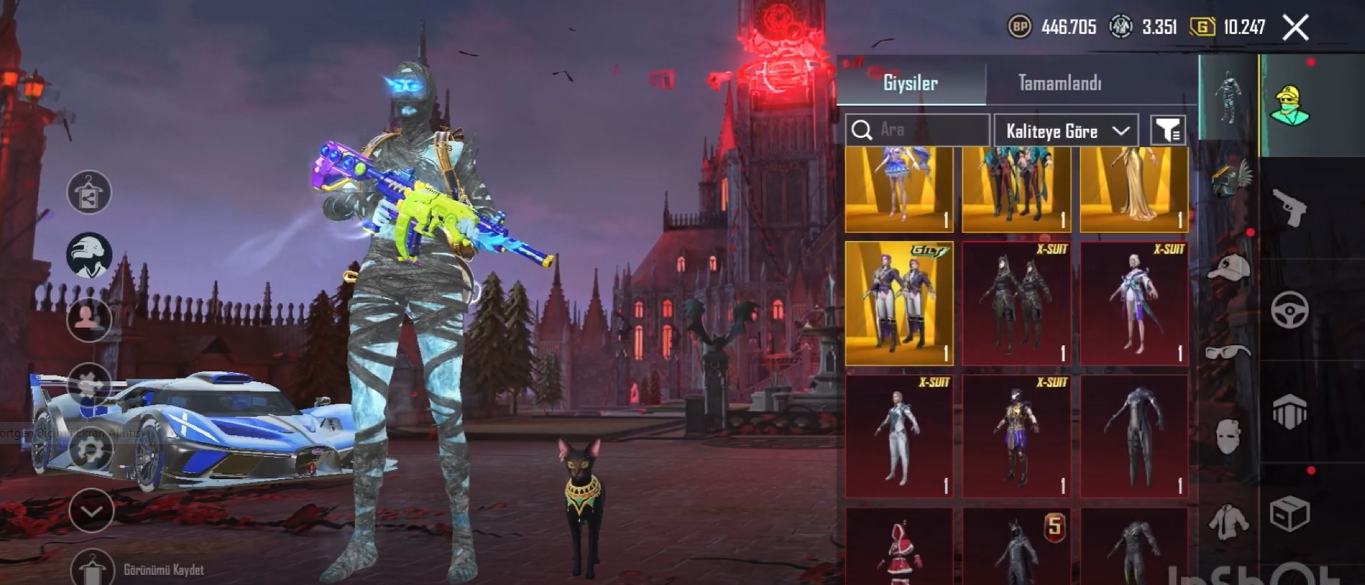Expand the down-arrow chevron button
Viewport: 1365px width, 585px height.
(x=90, y=512)
